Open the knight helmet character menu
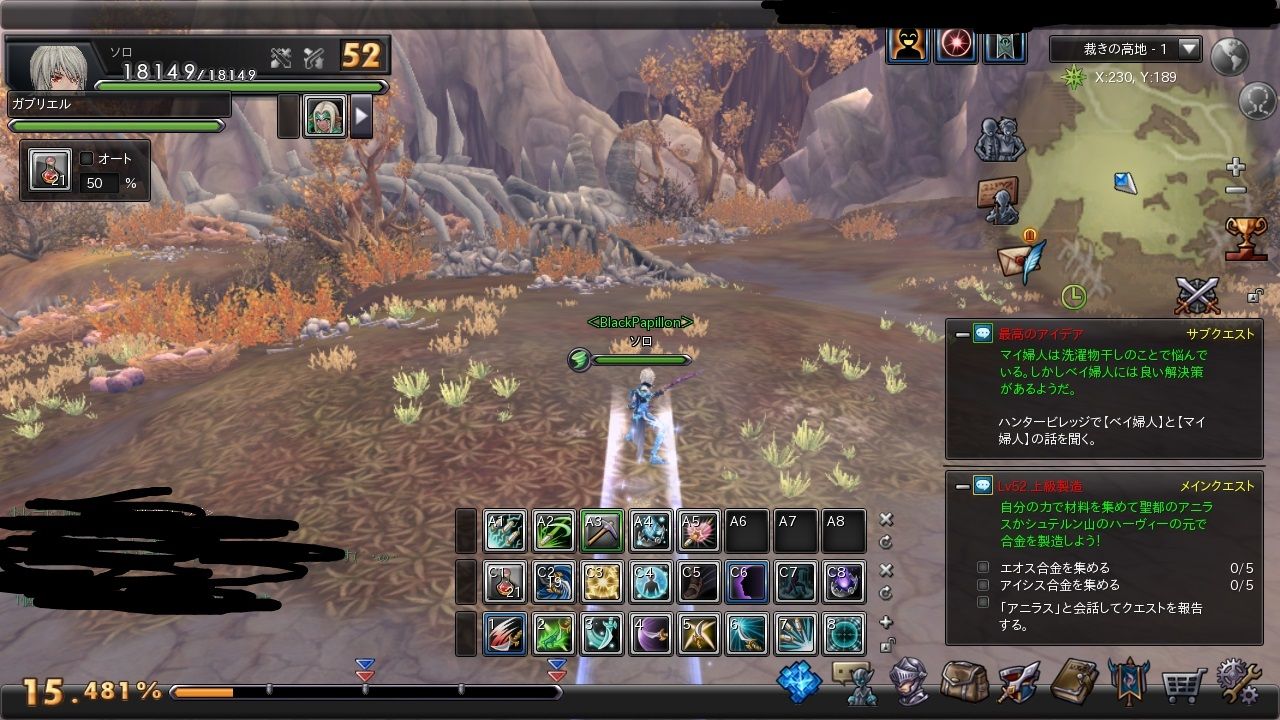The height and width of the screenshot is (720, 1280). (909, 682)
